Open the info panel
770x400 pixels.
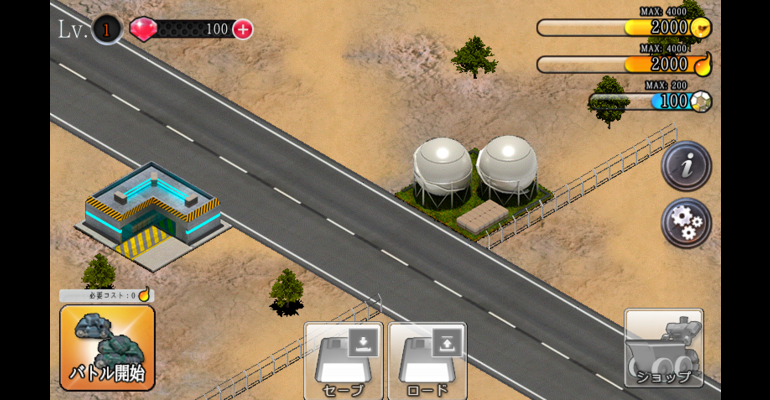686,166
